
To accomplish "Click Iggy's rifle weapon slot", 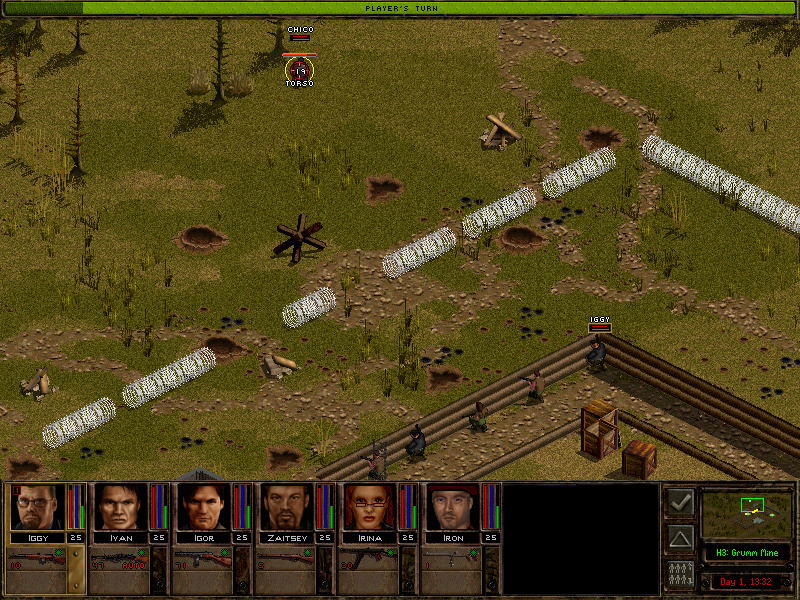I will [x=37, y=562].
